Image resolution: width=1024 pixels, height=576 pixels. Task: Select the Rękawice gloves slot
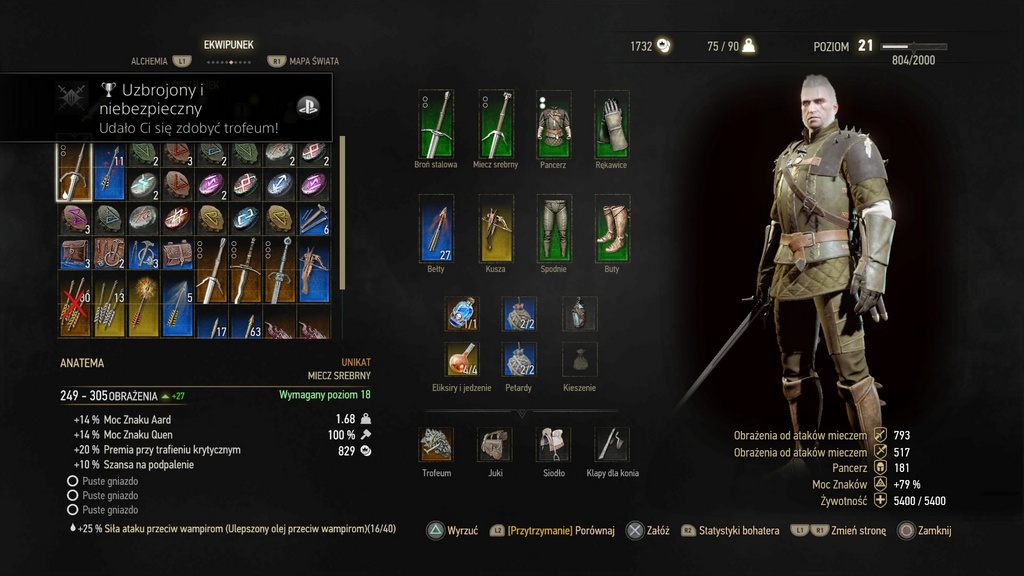[x=612, y=124]
